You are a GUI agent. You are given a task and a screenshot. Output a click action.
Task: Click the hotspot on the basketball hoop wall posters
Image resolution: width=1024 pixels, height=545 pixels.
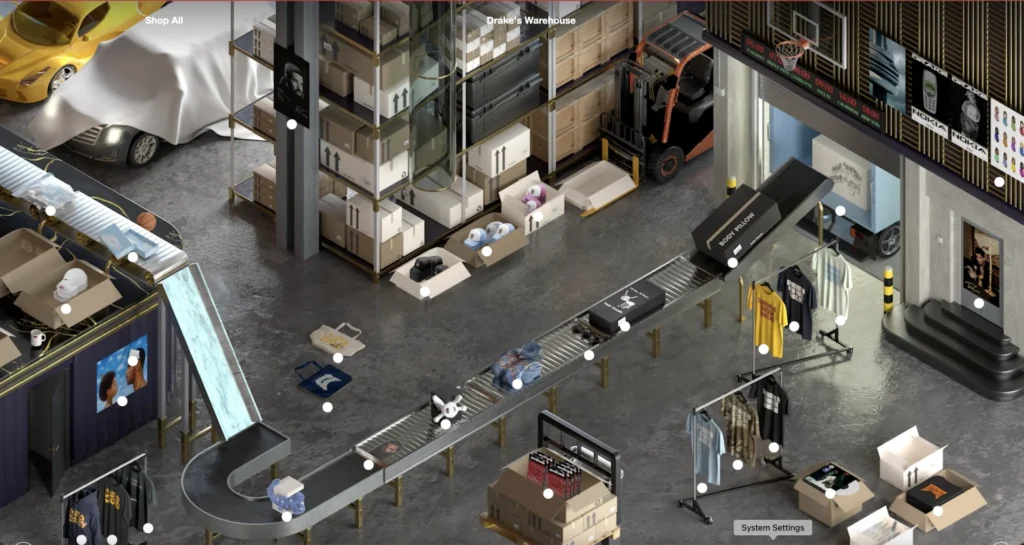pyautogui.click(x=999, y=181)
